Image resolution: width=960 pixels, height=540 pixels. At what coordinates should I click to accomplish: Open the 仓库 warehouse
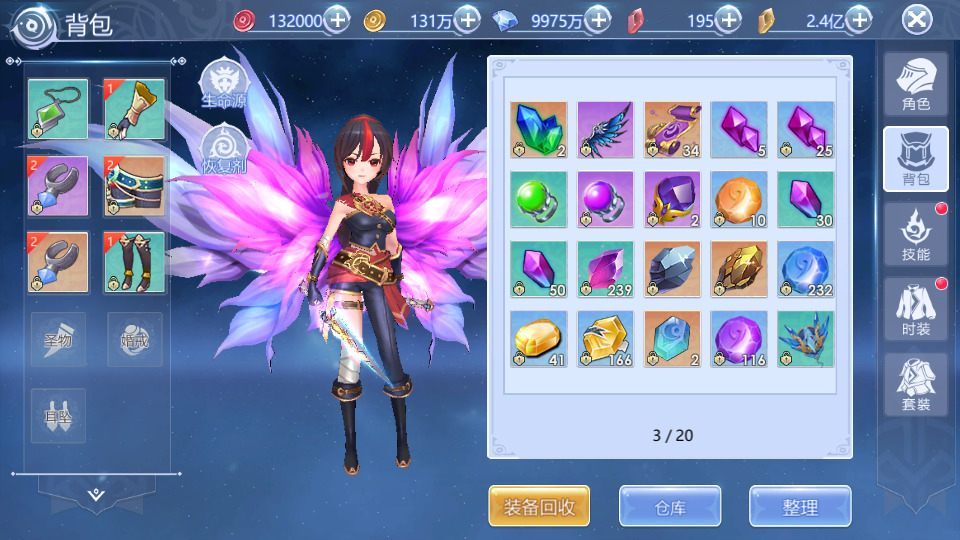tap(670, 506)
